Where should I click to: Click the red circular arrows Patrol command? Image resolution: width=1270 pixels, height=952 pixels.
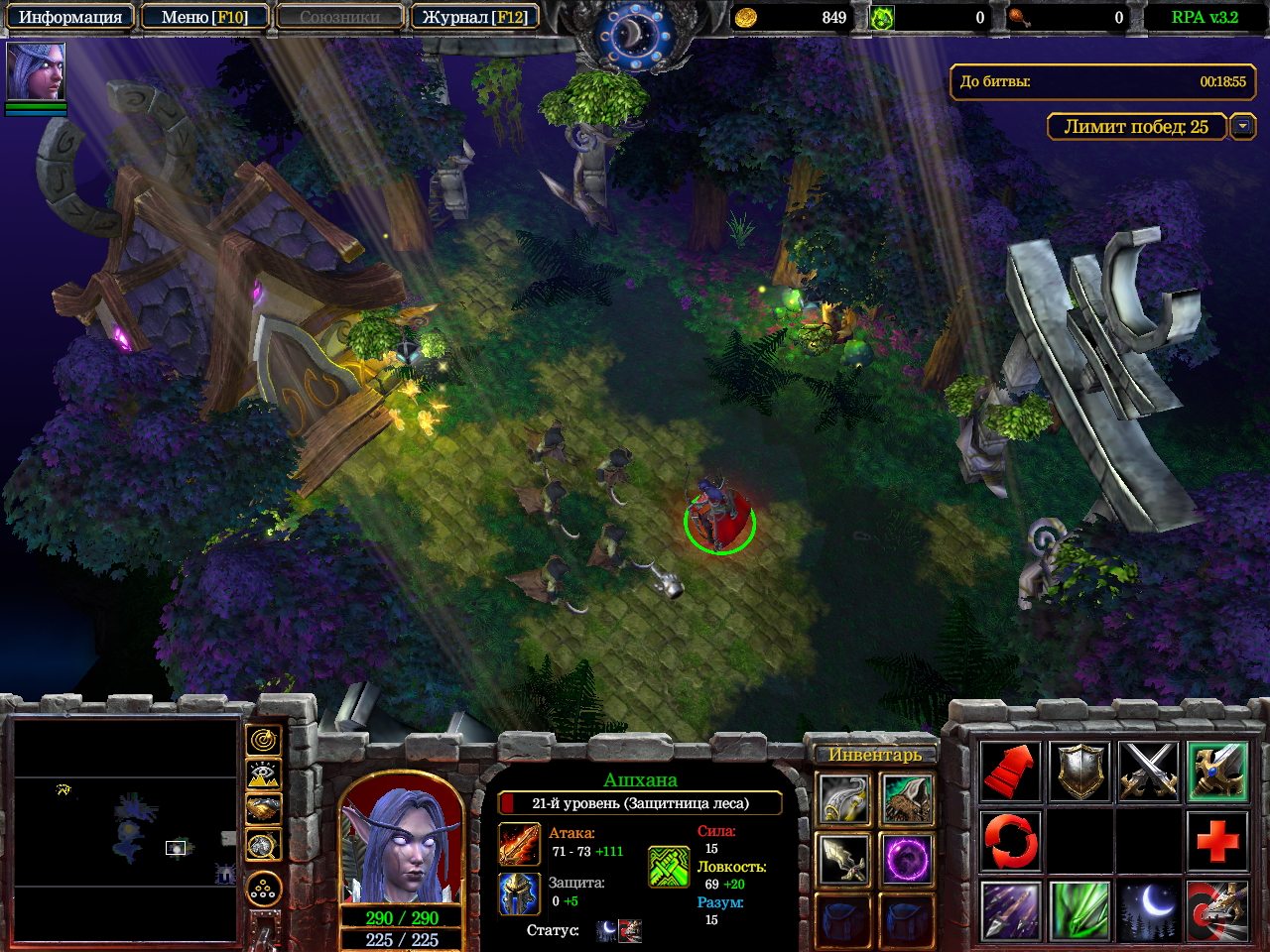coord(1010,840)
